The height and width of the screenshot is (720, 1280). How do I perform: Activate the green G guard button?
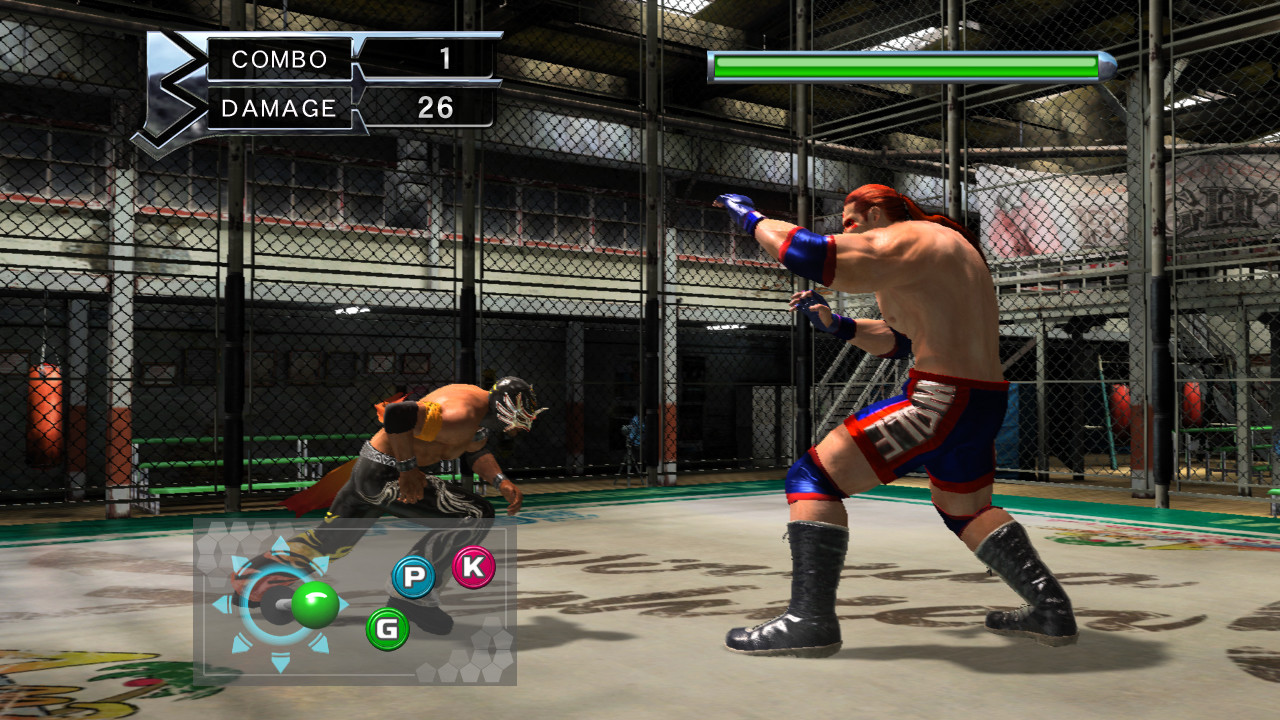388,629
